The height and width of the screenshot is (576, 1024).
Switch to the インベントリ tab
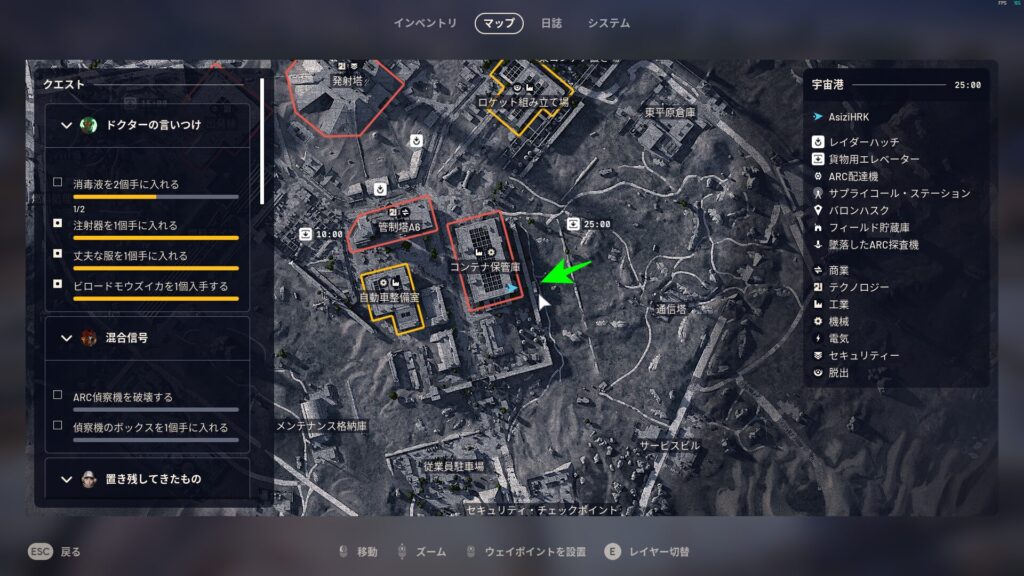pyautogui.click(x=425, y=23)
